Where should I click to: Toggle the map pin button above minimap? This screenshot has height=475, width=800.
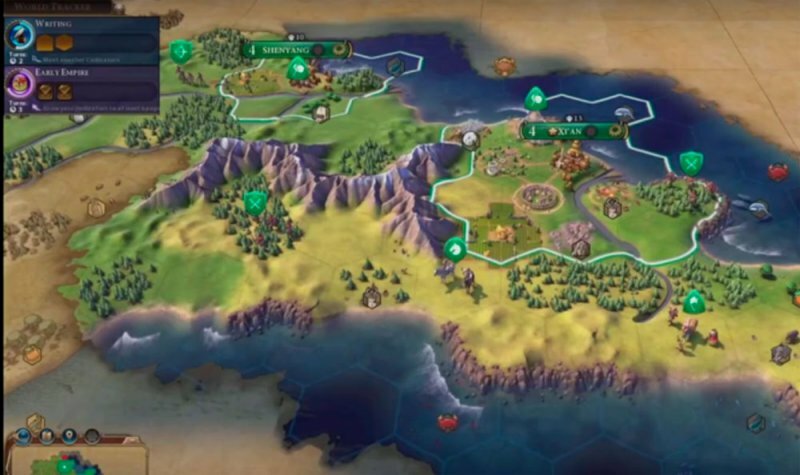pos(69,437)
